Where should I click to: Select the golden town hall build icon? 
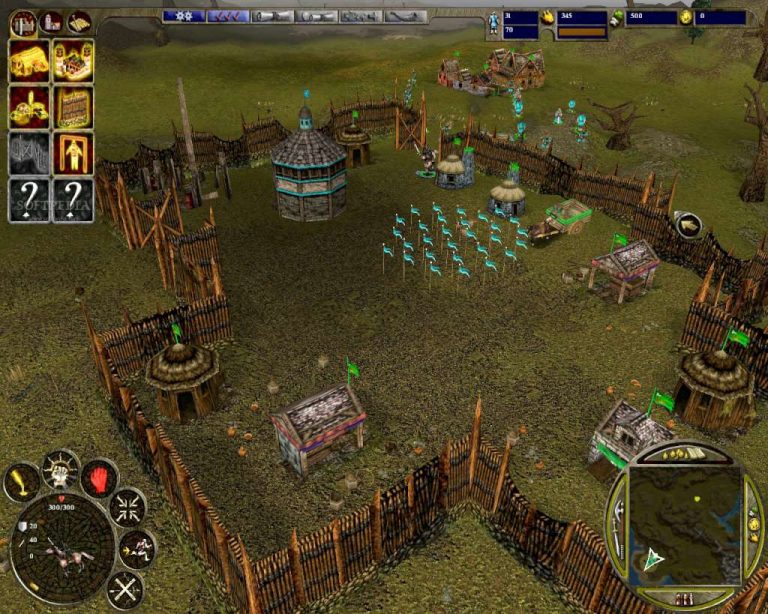pyautogui.click(x=73, y=61)
